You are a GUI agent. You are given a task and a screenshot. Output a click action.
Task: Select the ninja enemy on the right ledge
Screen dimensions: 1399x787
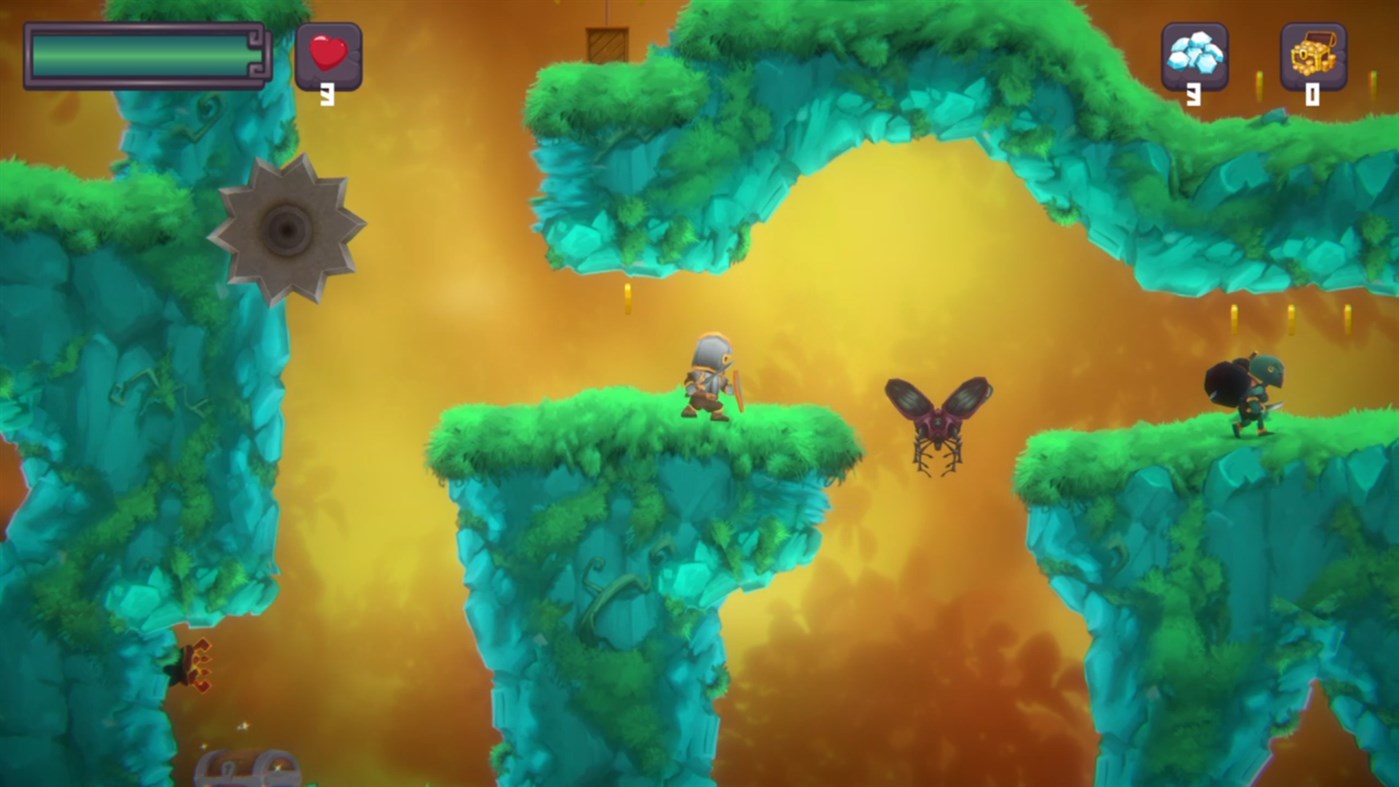pyautogui.click(x=1245, y=392)
